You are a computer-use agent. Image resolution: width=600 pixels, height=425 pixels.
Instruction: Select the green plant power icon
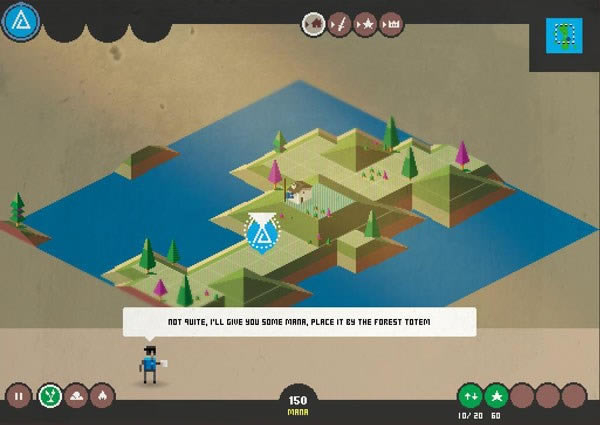(x=47, y=396)
